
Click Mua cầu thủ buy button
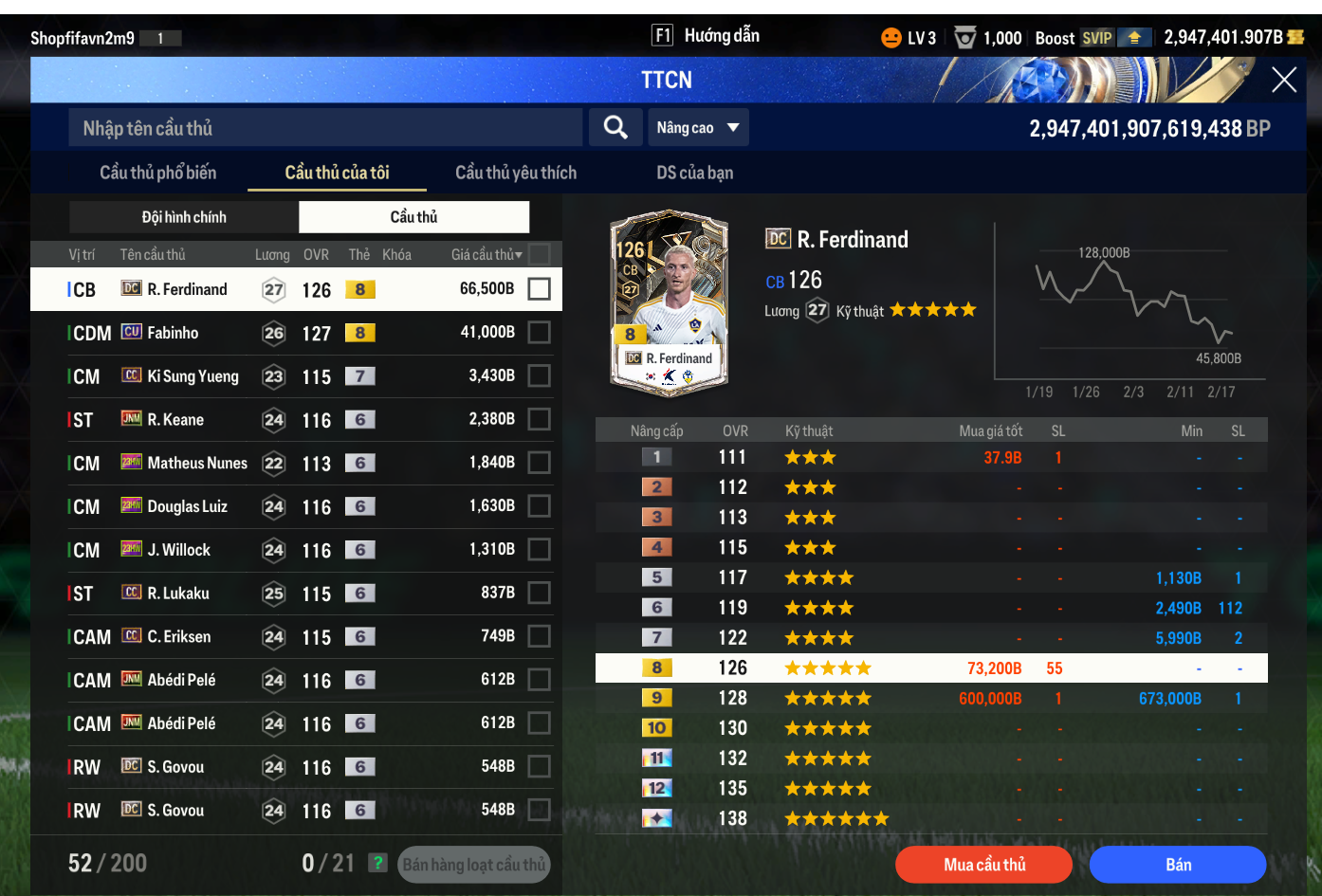click(983, 865)
